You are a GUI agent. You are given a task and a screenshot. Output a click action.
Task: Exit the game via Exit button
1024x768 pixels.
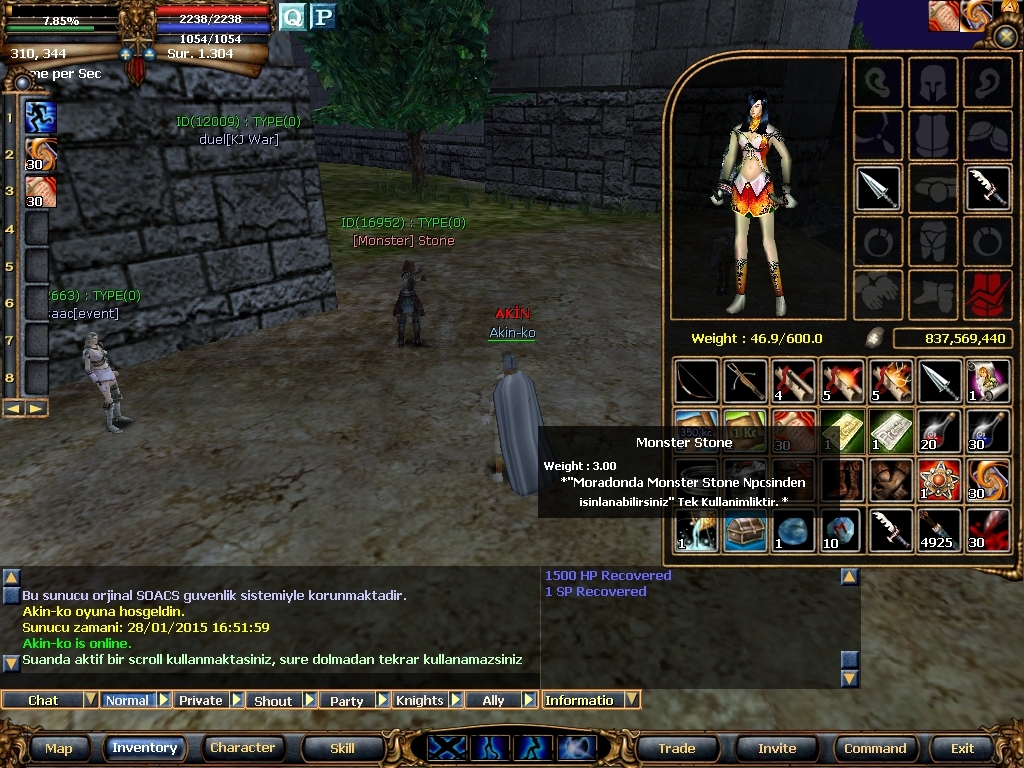coord(962,748)
